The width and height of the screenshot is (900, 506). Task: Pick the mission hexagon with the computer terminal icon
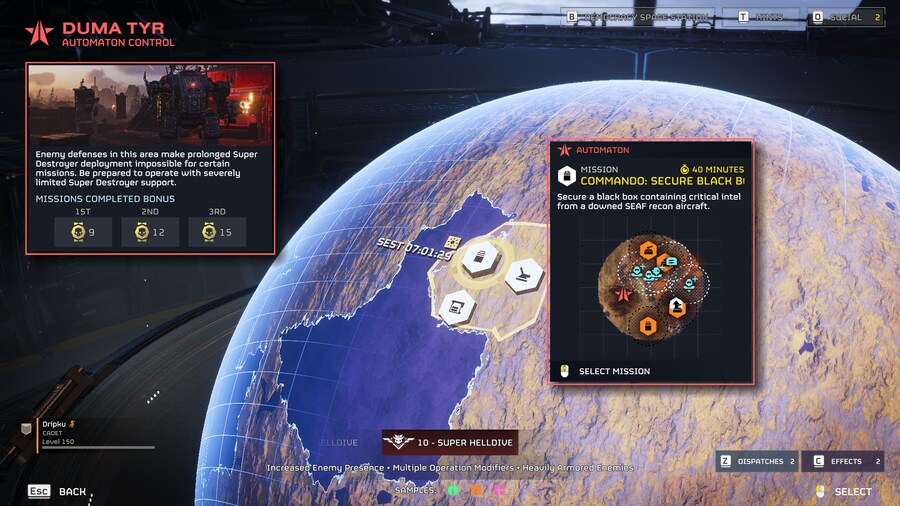[x=456, y=305]
